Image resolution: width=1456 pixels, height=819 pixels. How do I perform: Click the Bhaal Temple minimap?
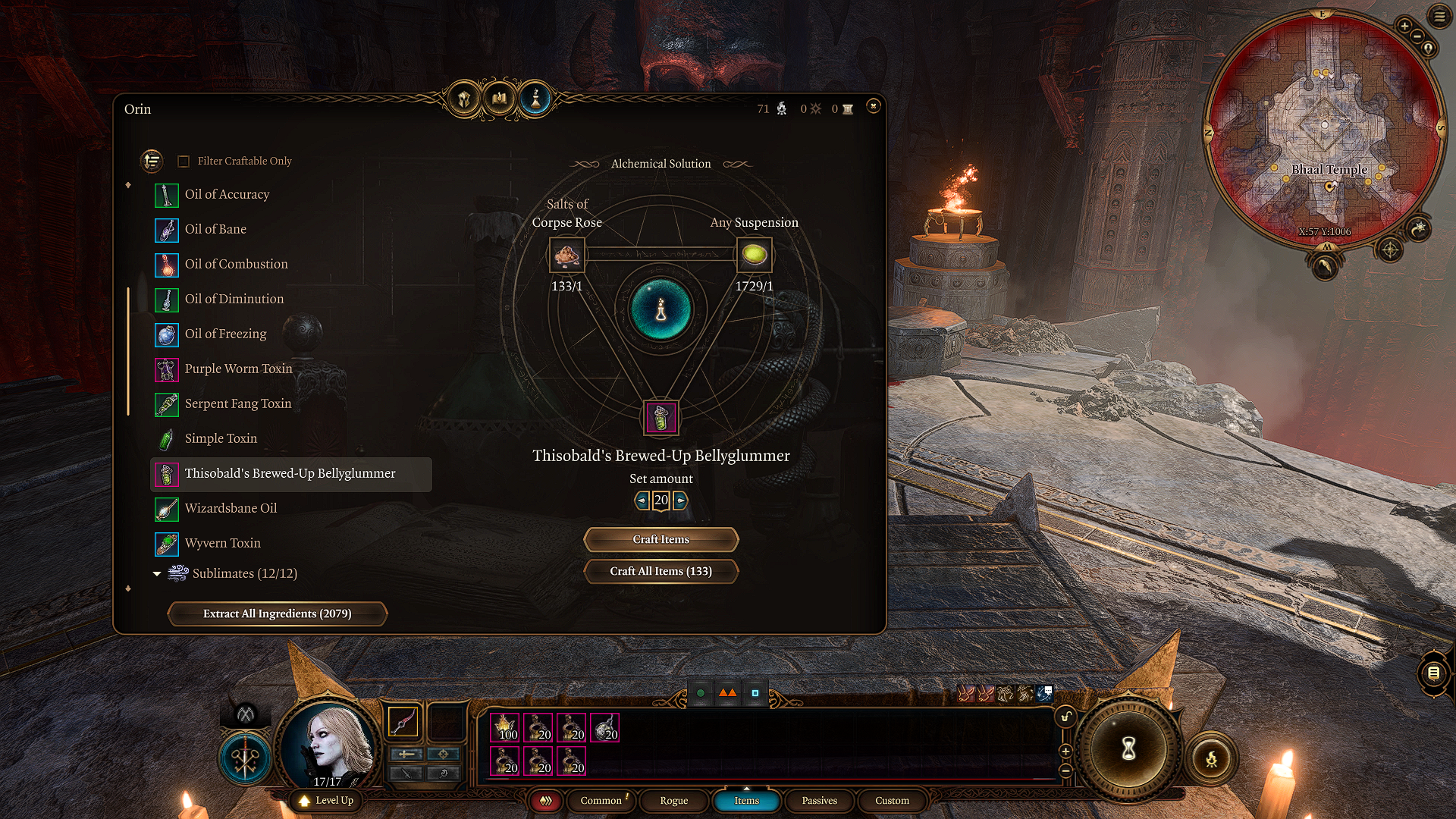(1323, 129)
